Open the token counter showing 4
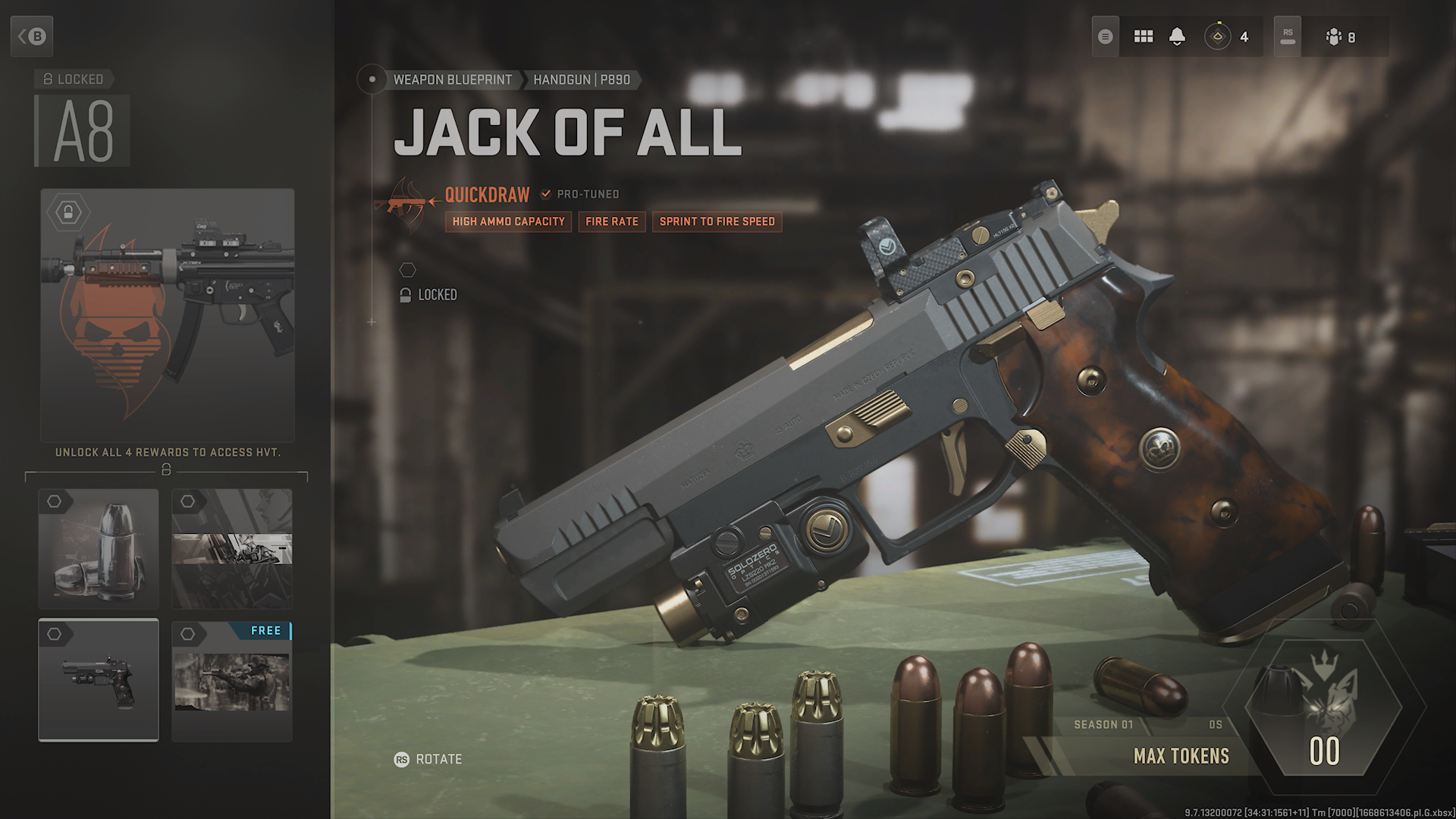1456x819 pixels. (x=1228, y=36)
